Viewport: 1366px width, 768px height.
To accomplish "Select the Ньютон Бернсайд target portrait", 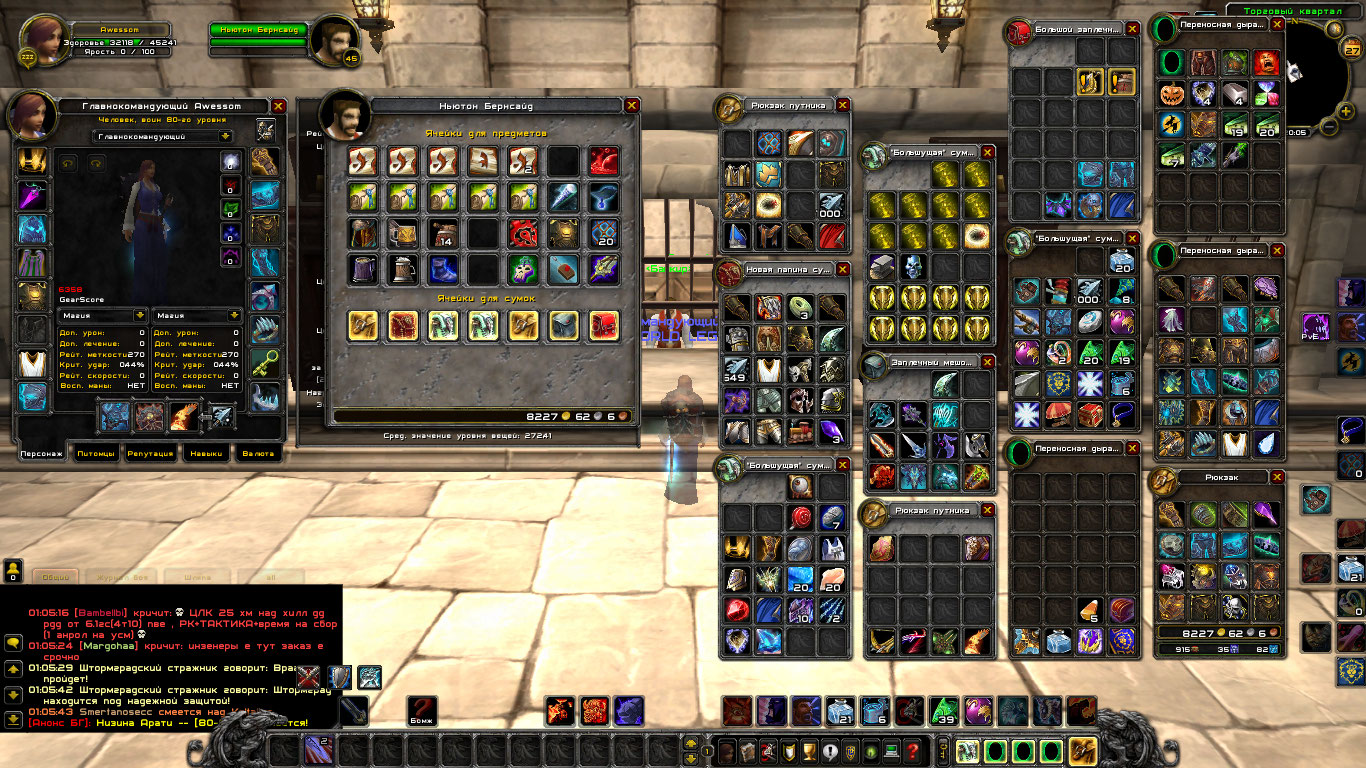I will click(x=334, y=40).
